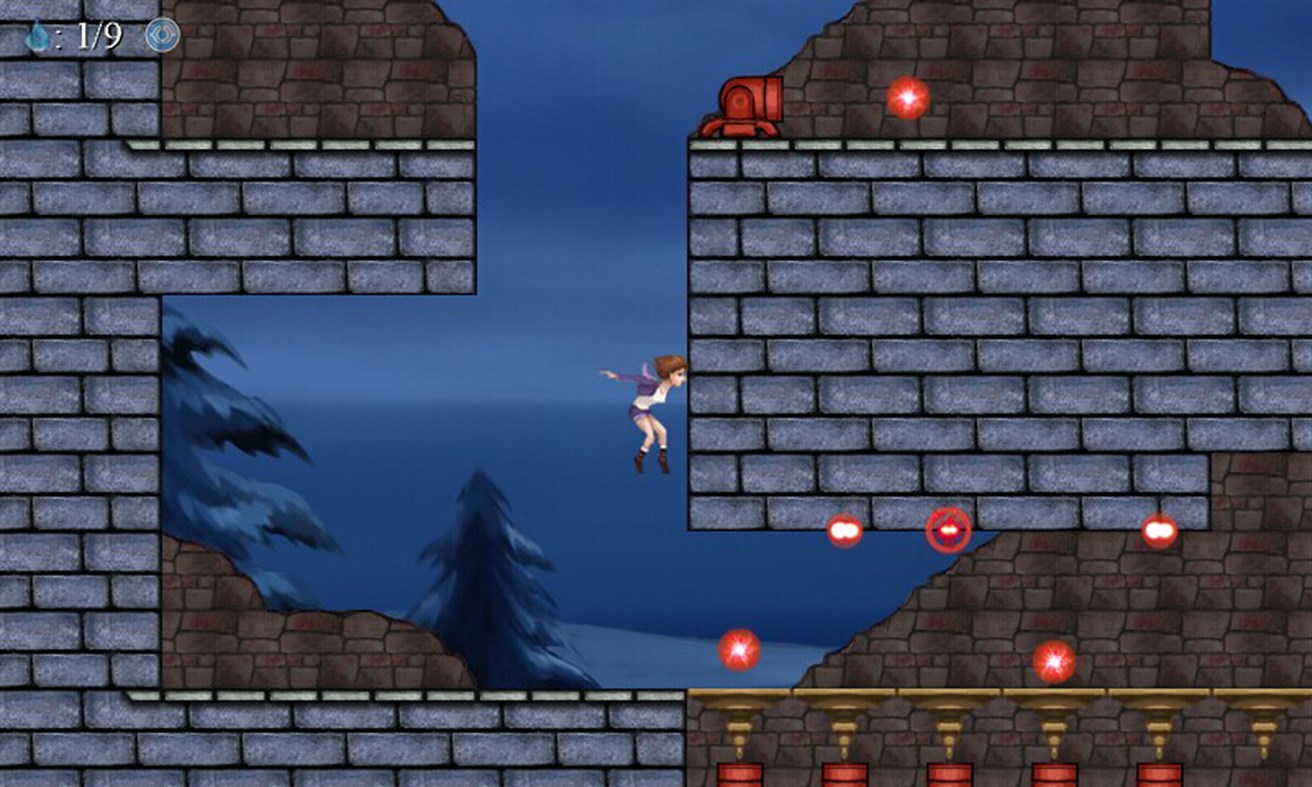Viewport: 1312px width, 787px height.
Task: Click the red cannon on the upper platform
Action: [x=748, y=103]
